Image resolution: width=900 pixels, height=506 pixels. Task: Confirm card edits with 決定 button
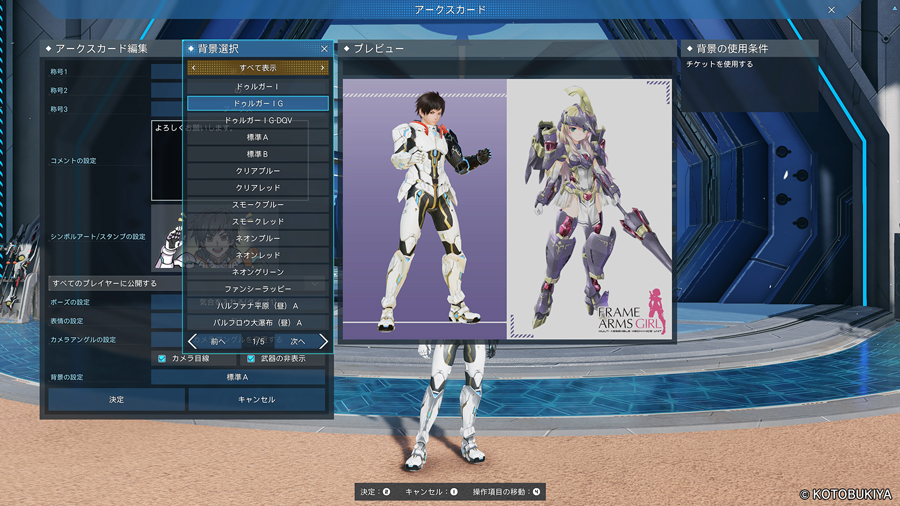pyautogui.click(x=117, y=399)
